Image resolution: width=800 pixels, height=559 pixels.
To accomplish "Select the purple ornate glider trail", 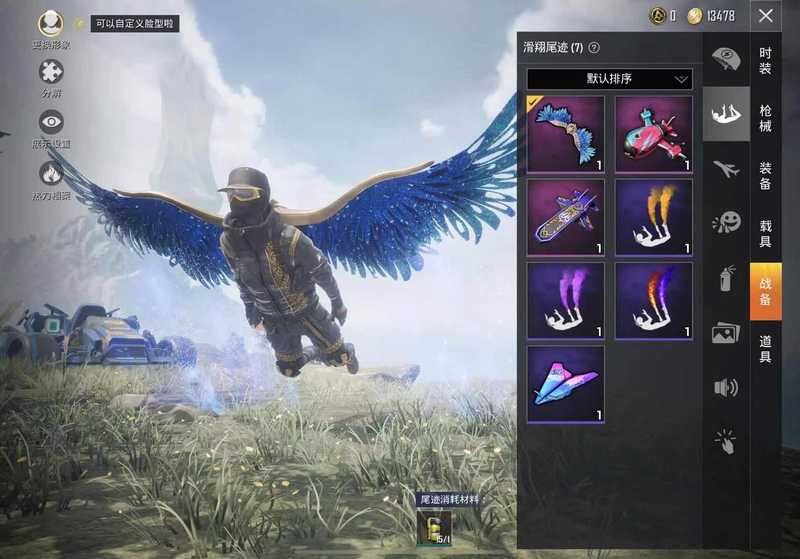I will coord(566,217).
